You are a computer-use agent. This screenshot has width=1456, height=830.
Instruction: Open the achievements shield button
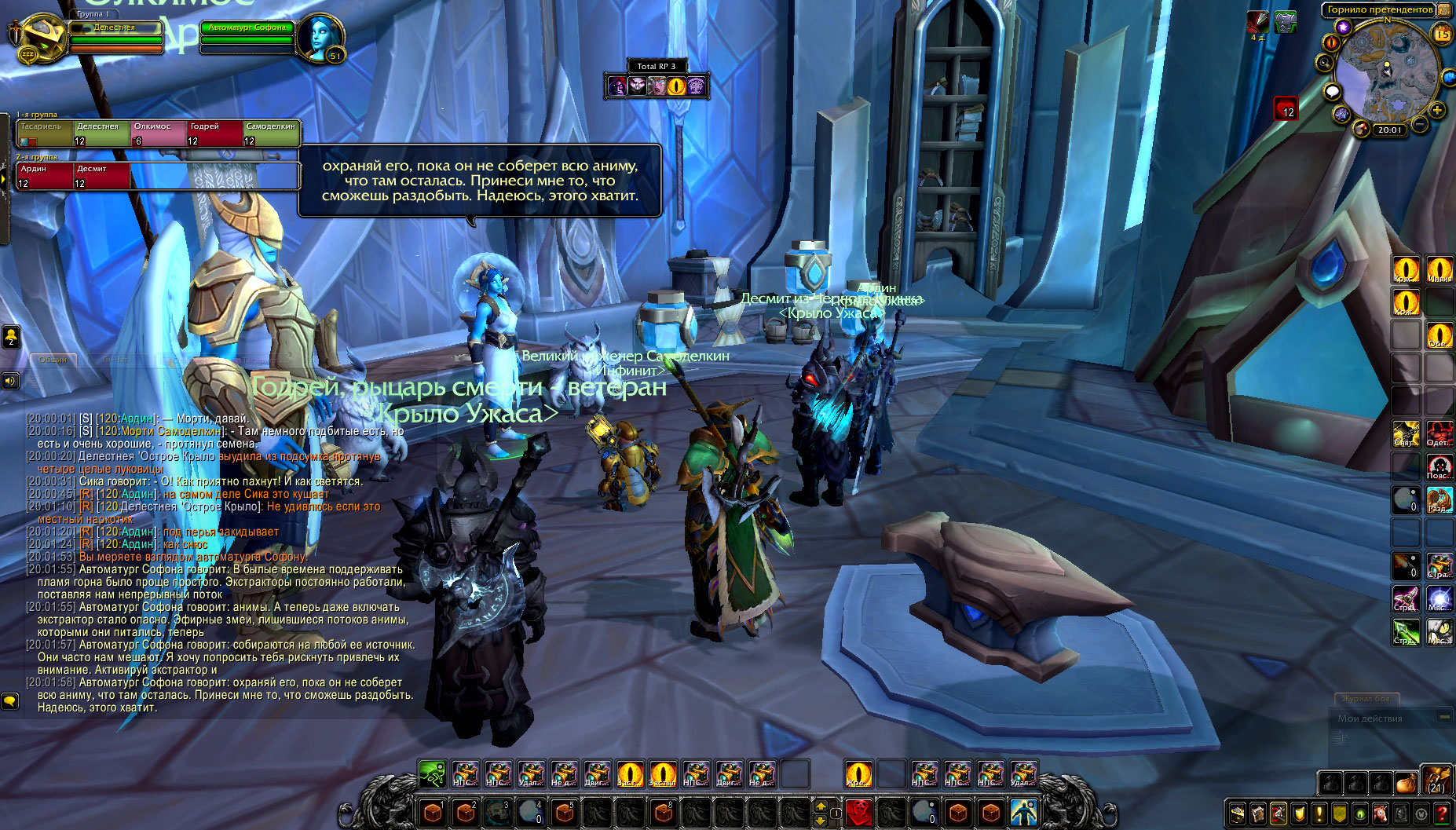[x=1299, y=814]
